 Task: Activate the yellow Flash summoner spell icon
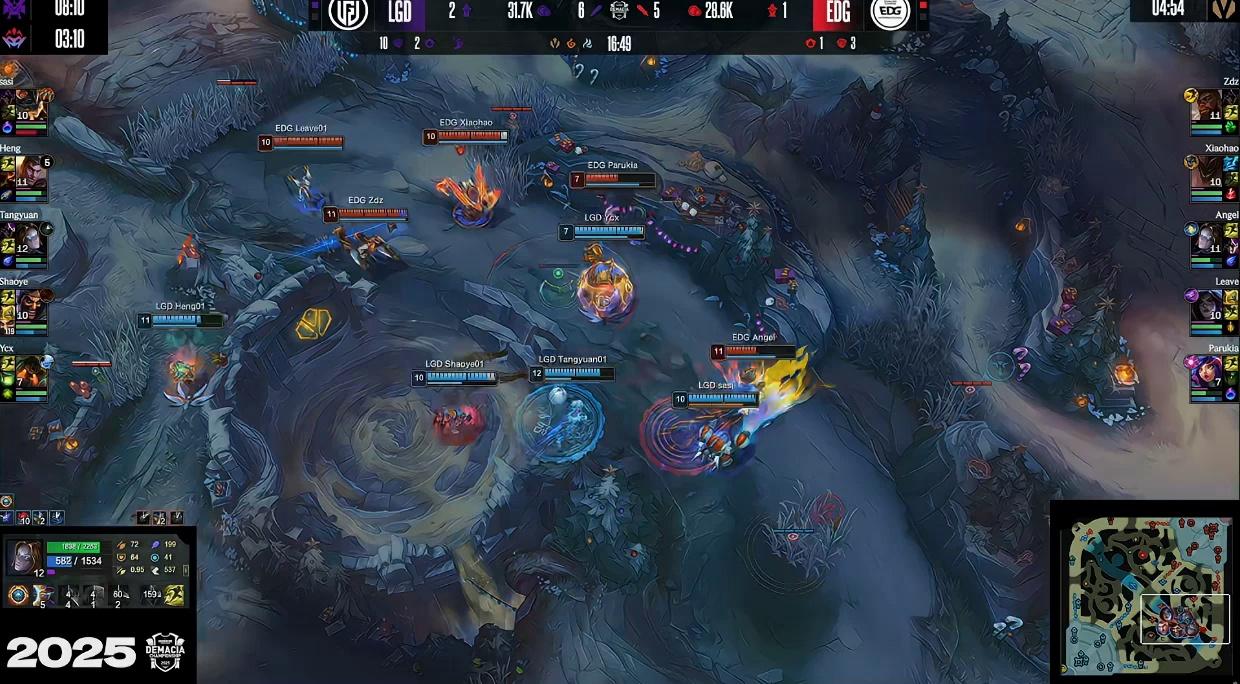[174, 595]
